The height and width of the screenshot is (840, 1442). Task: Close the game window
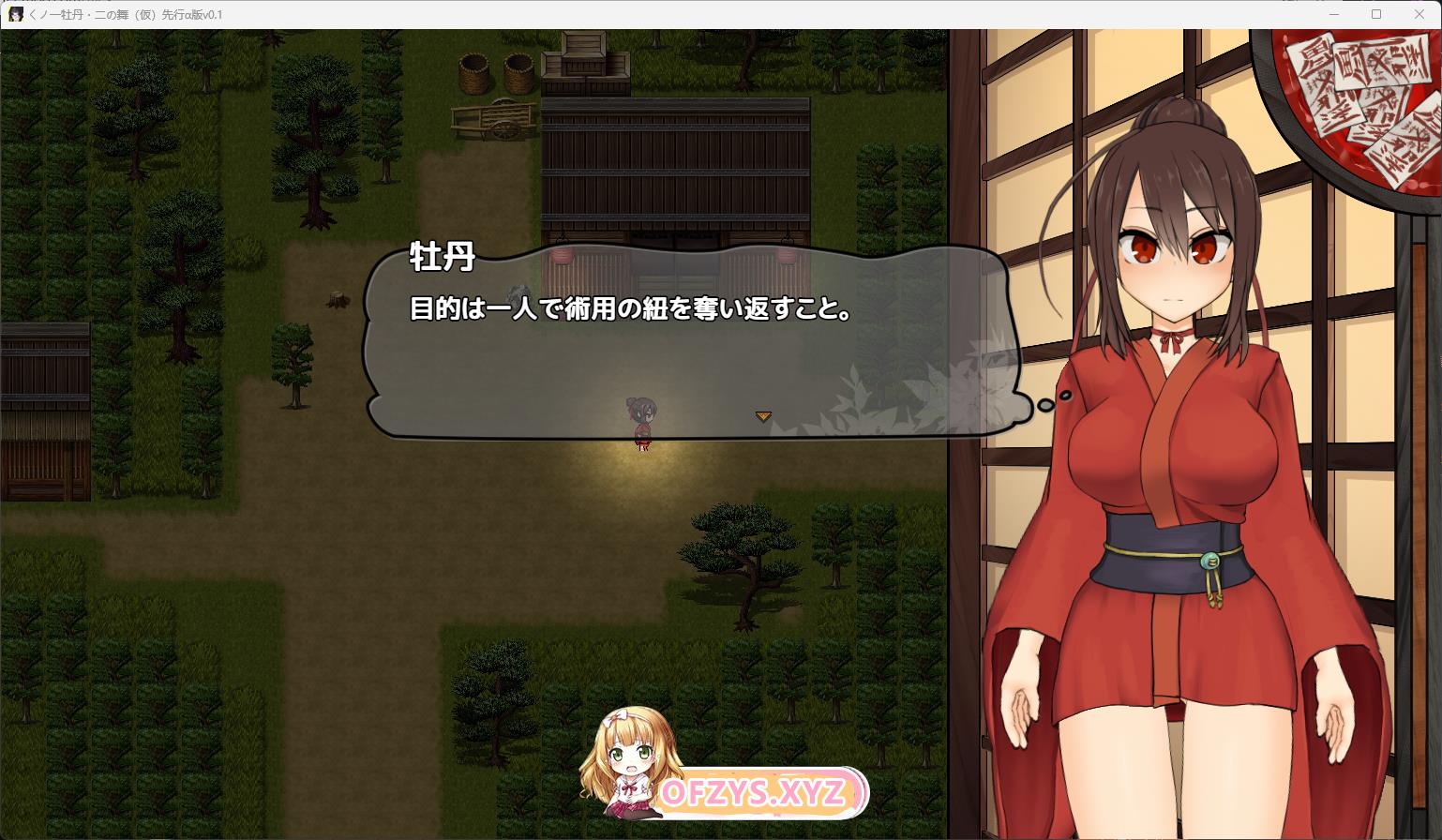click(x=1419, y=14)
